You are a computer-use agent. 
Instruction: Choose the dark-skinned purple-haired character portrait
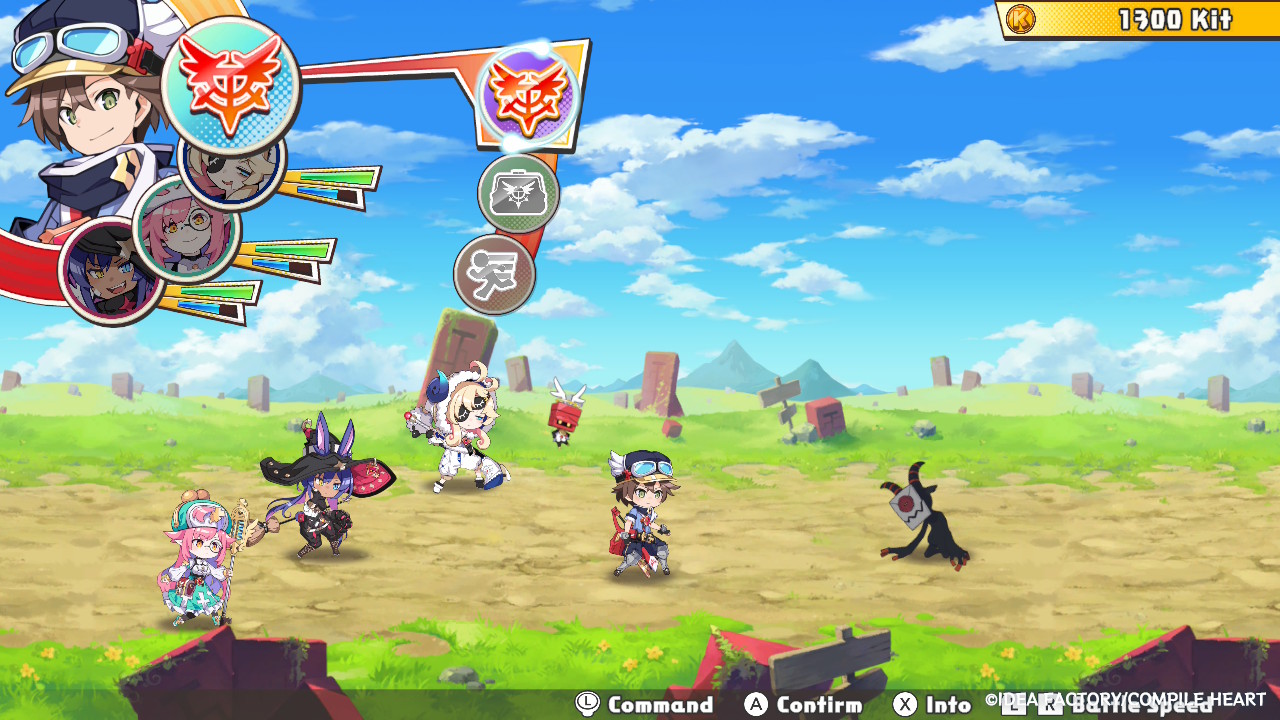click(x=110, y=272)
